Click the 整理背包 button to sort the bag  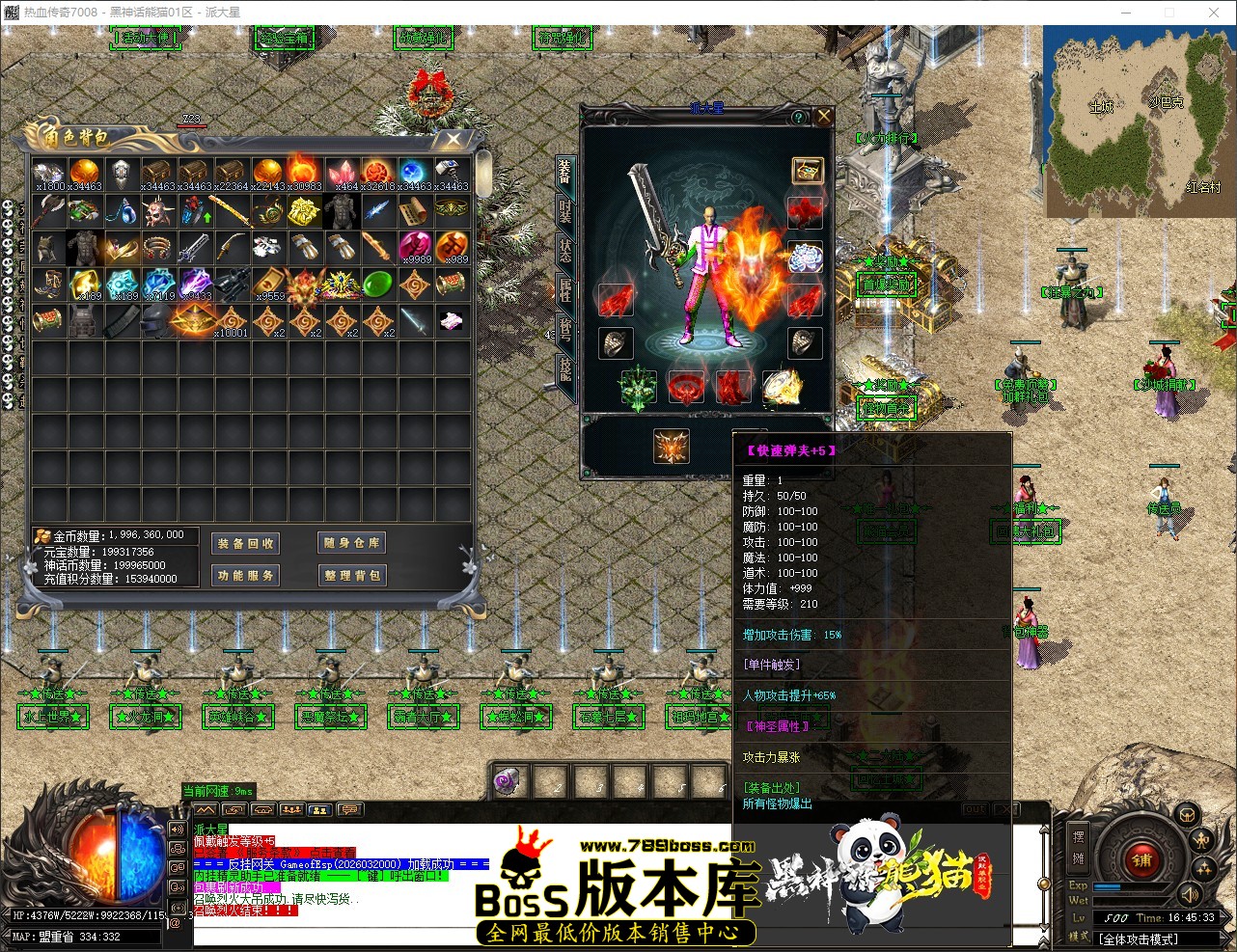[x=350, y=575]
